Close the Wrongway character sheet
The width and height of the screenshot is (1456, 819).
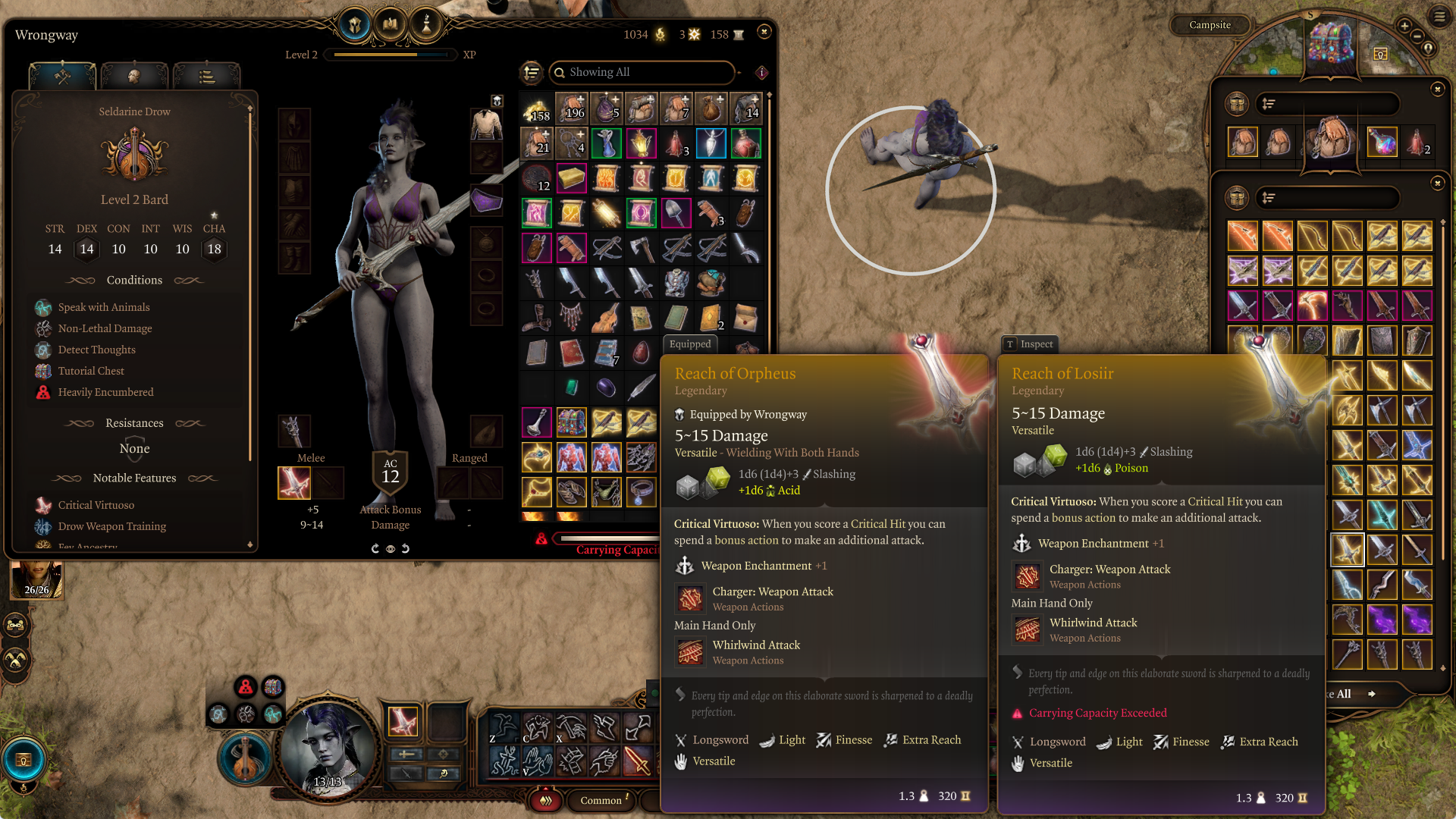[764, 32]
